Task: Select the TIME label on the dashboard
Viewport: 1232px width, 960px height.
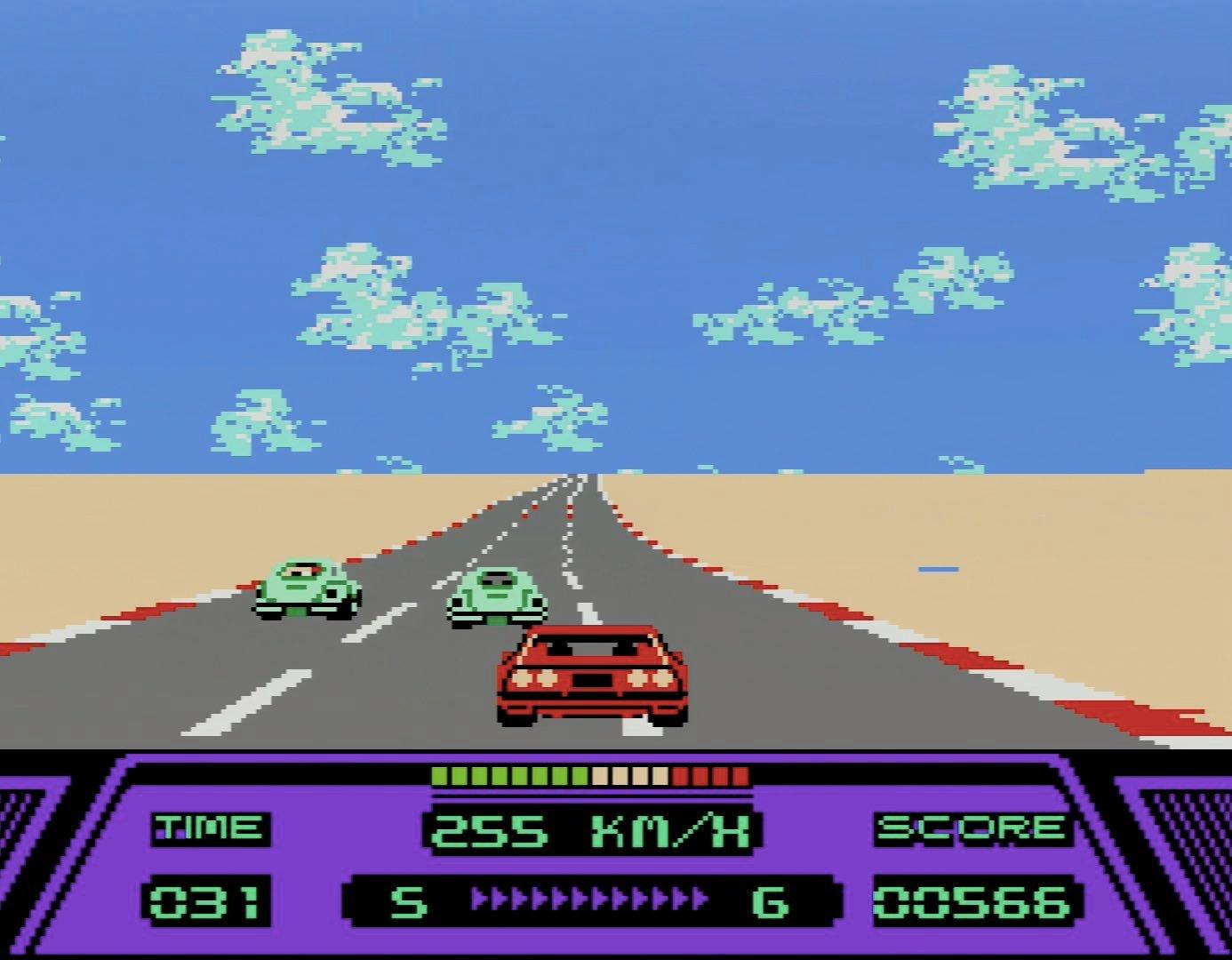Action: pyautogui.click(x=212, y=827)
